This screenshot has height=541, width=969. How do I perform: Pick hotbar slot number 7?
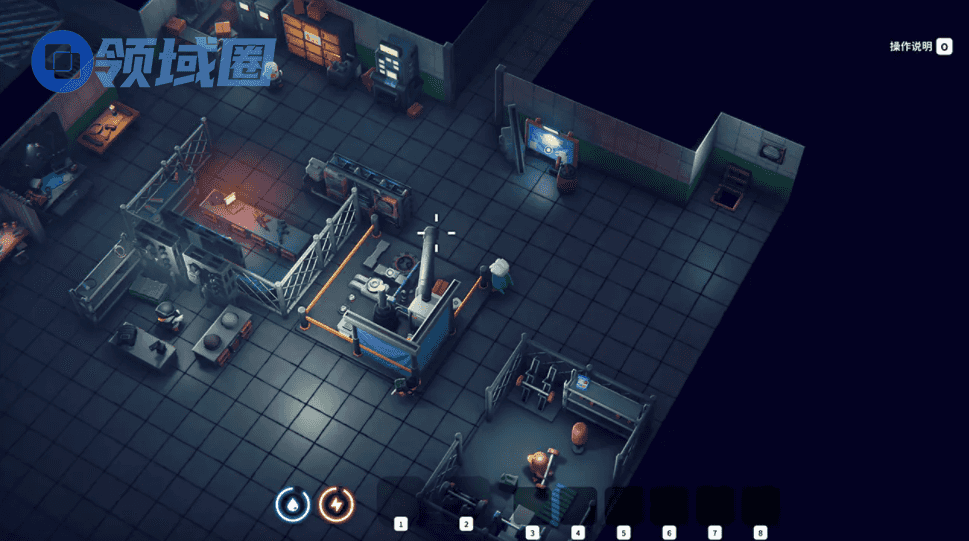coord(715,505)
